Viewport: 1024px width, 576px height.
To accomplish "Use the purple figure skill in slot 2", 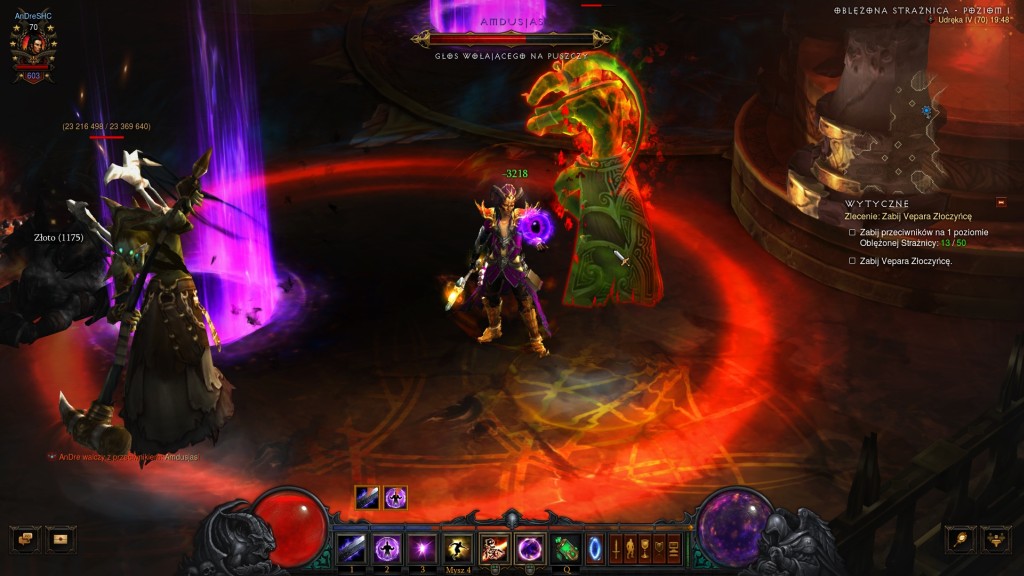I will [x=387, y=548].
